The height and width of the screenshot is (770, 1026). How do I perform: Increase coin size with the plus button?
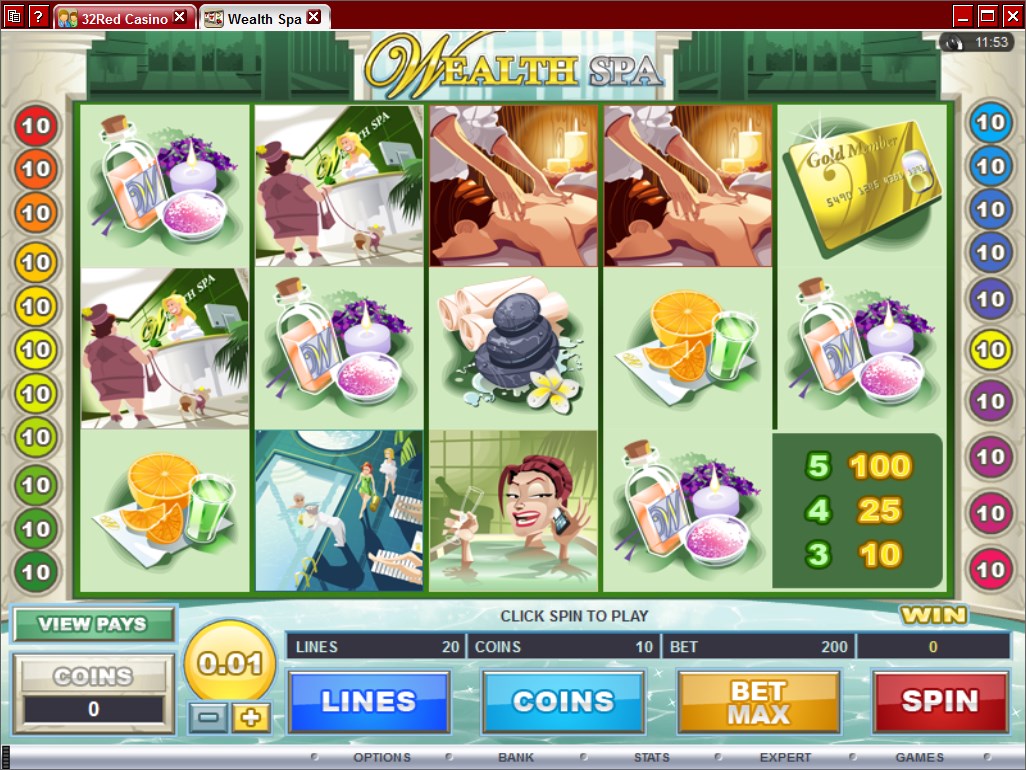click(x=251, y=717)
